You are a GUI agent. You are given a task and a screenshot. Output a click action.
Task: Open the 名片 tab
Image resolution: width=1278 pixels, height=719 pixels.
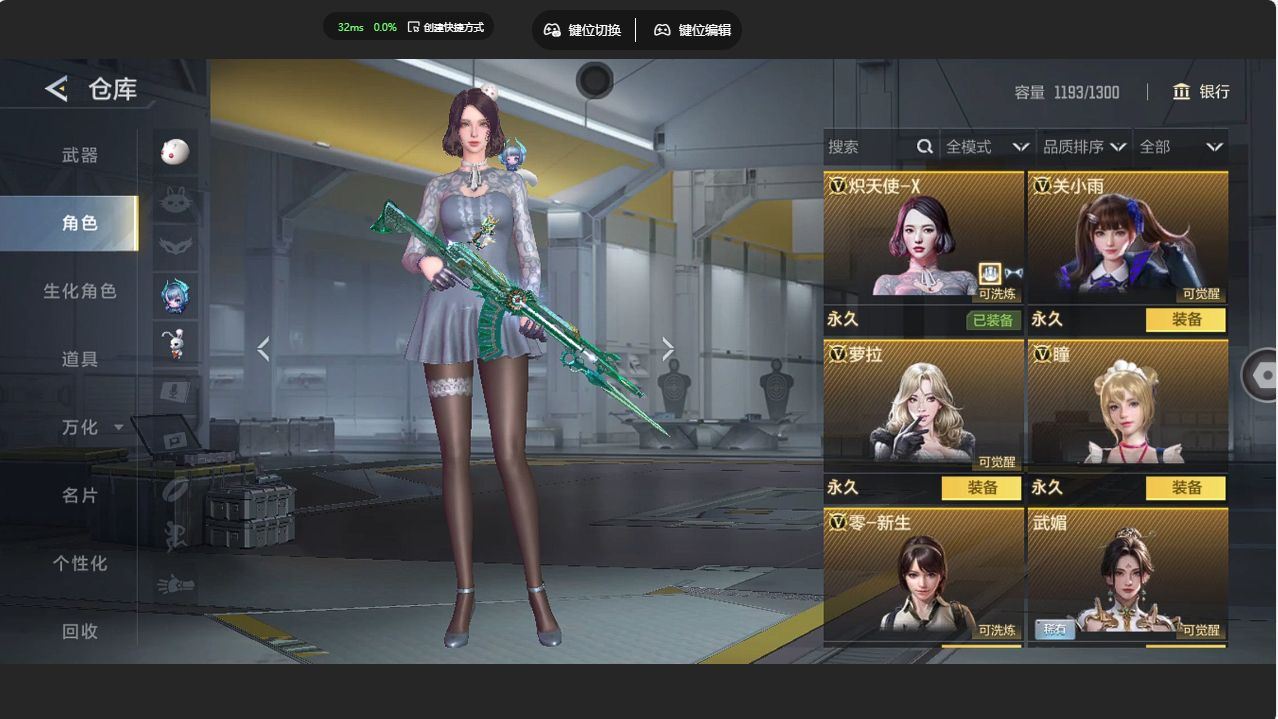(80, 495)
